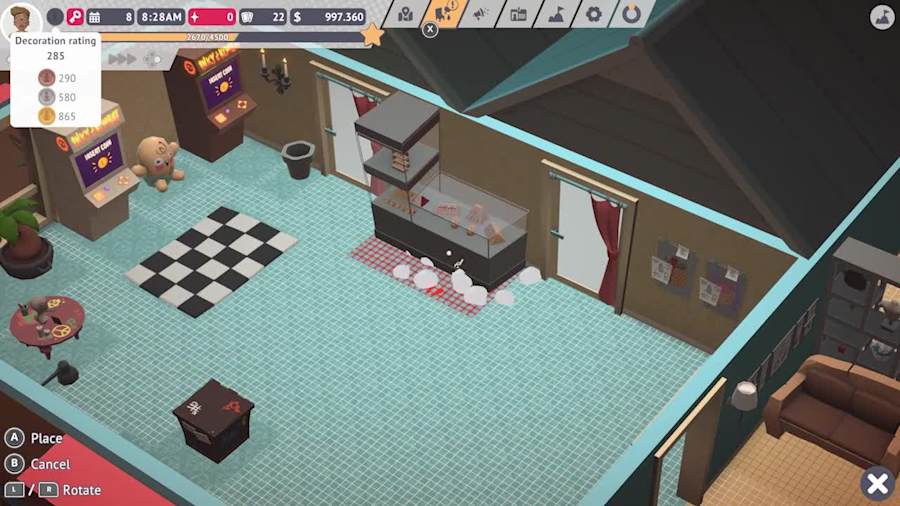Viewport: 900px width, 506px height.
Task: Click the gold star level icon
Action: pyautogui.click(x=372, y=35)
